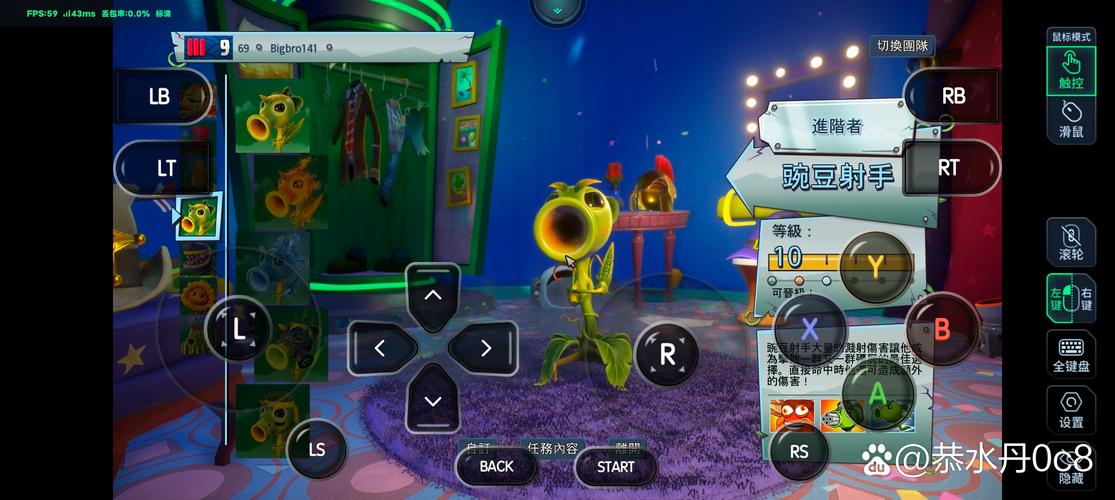The height and width of the screenshot is (500, 1115).
Task: Open the 设置 settings overlay button
Action: pyautogui.click(x=1071, y=411)
